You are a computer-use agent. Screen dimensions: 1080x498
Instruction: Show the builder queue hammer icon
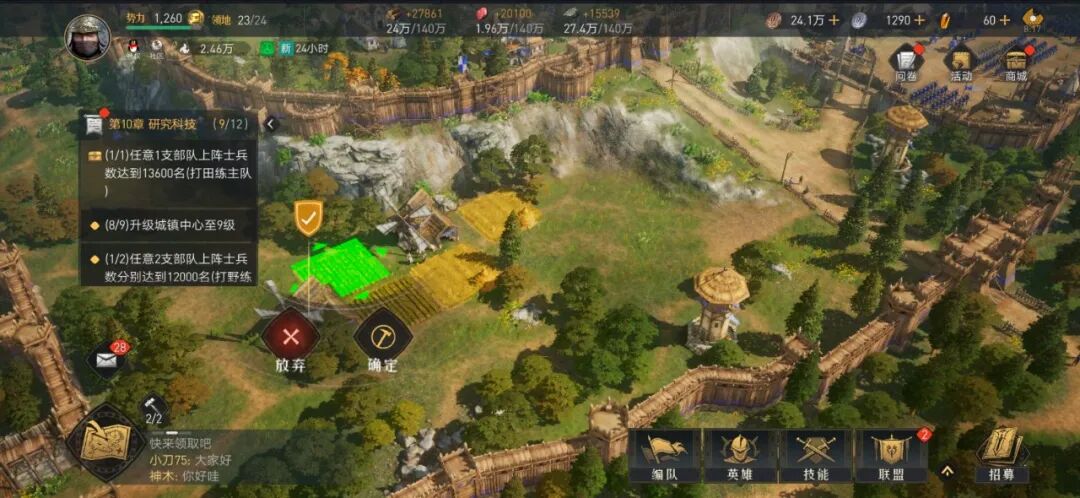tap(154, 406)
